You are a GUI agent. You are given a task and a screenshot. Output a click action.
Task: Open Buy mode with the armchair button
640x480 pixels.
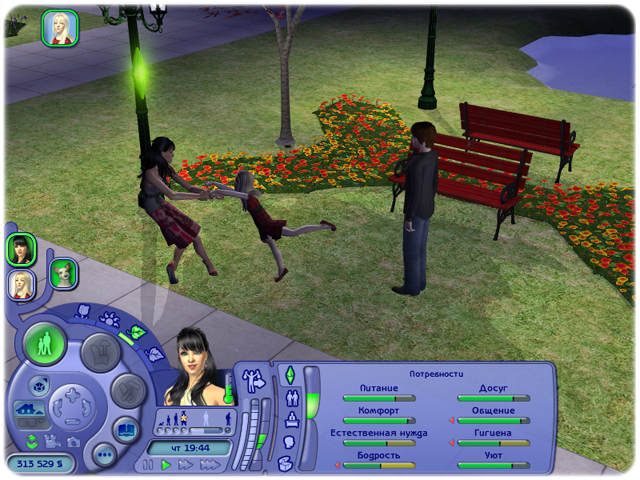coord(100,351)
